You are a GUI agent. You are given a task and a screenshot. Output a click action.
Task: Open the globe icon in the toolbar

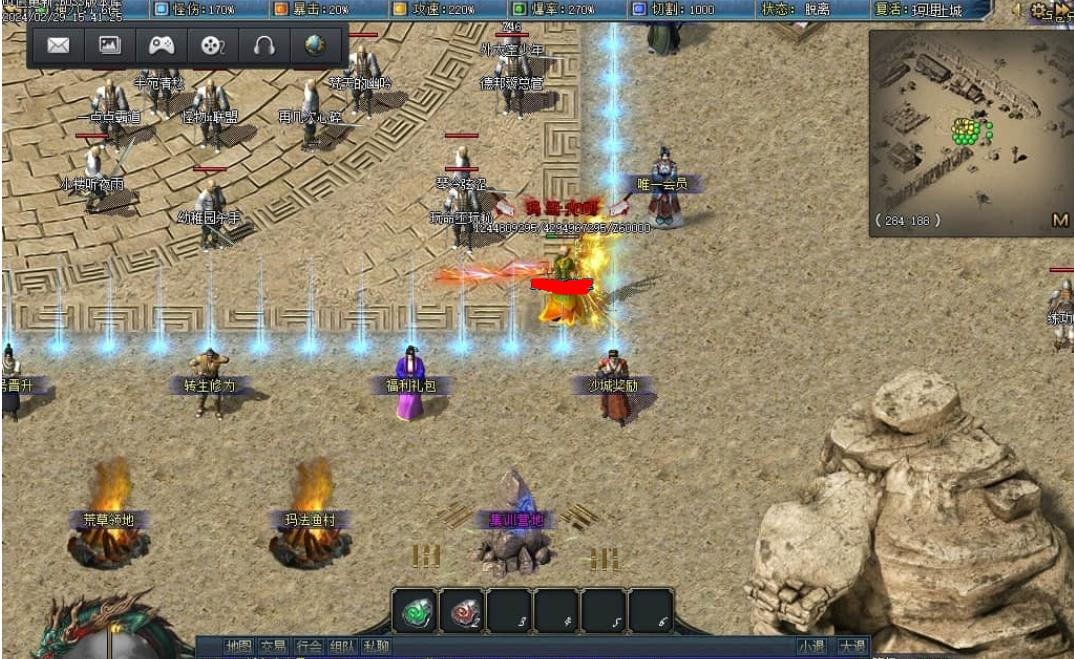pos(316,46)
